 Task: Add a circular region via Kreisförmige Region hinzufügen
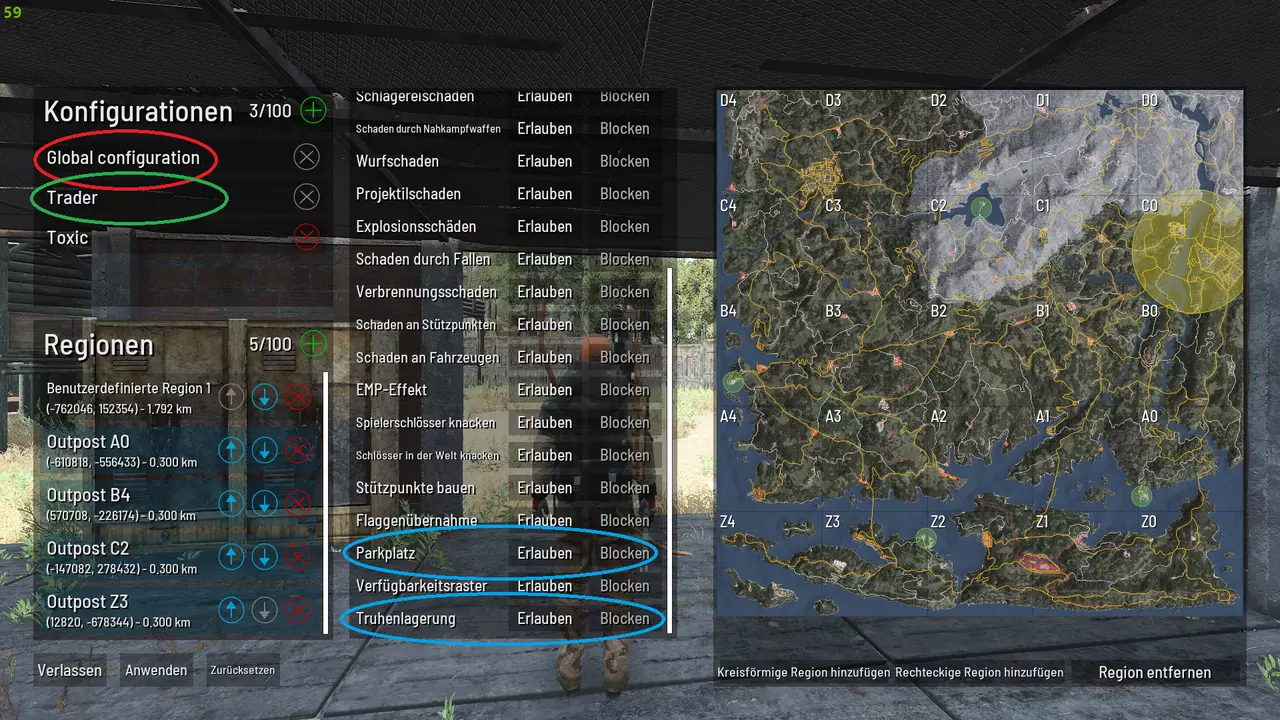point(803,673)
